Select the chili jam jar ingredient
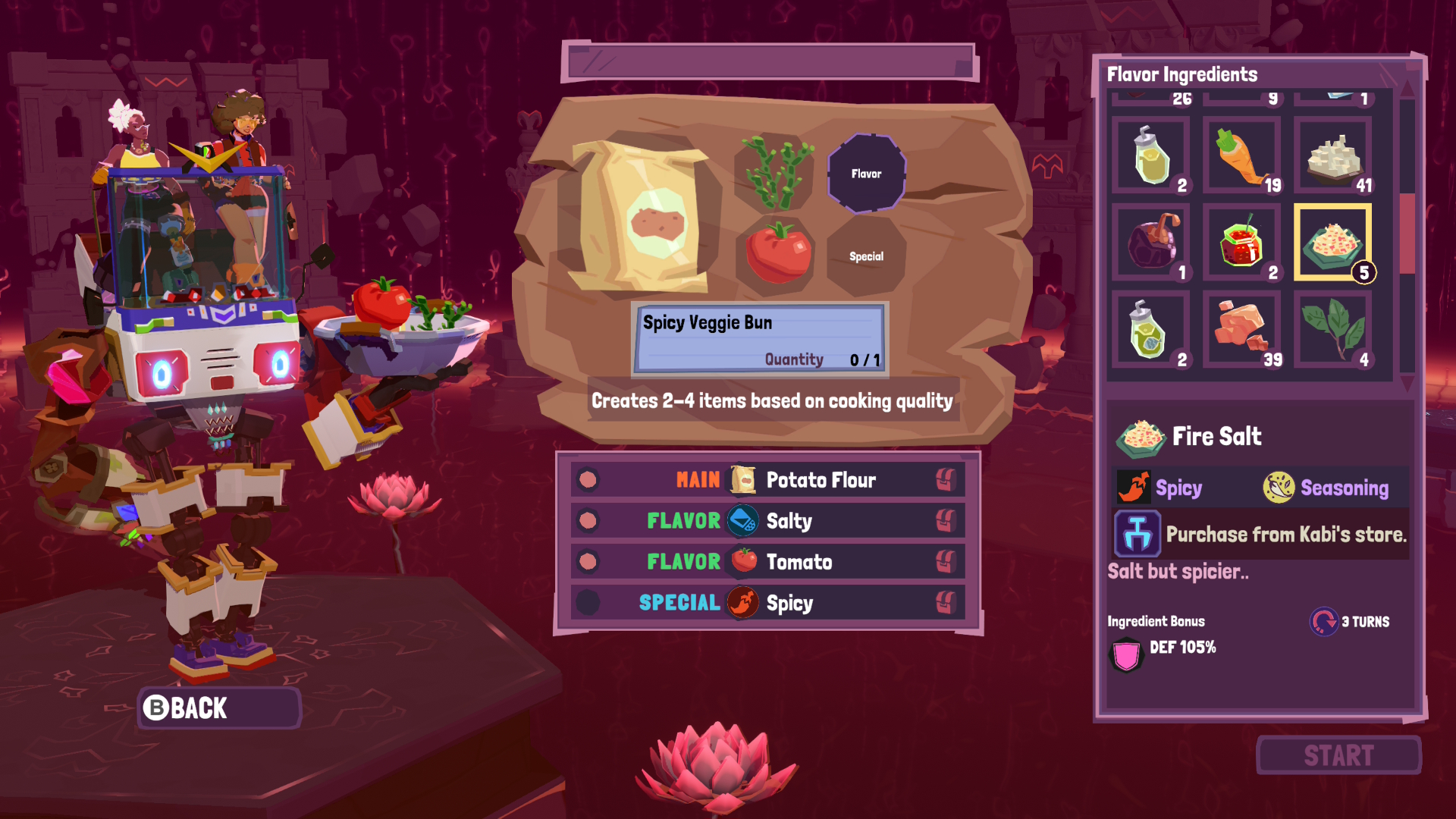1456x819 pixels. [x=1241, y=243]
